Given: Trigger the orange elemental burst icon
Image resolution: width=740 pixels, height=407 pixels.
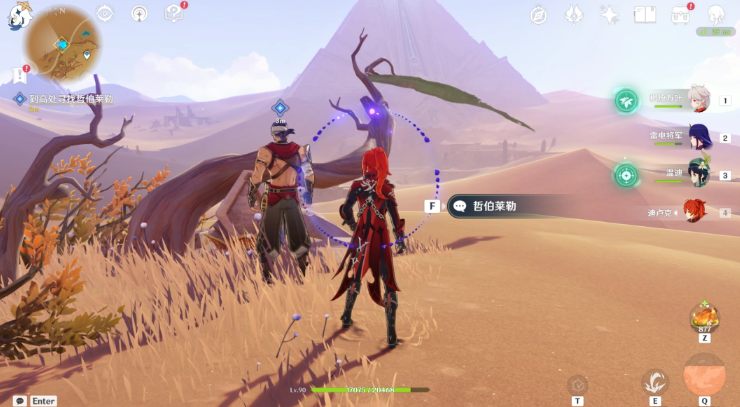Looking at the screenshot, I should 704,376.
